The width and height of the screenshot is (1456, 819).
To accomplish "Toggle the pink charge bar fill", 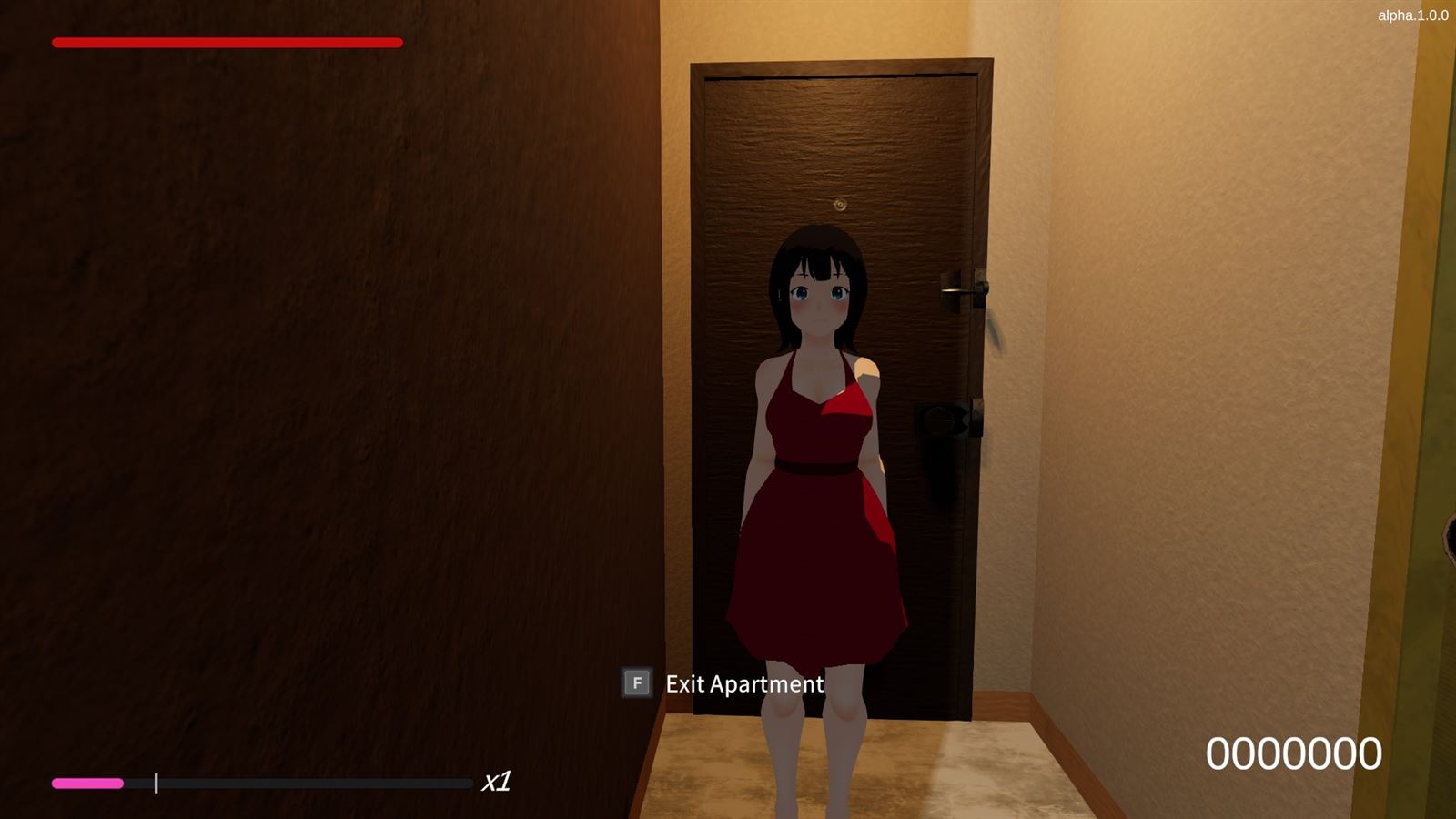I will click(88, 782).
